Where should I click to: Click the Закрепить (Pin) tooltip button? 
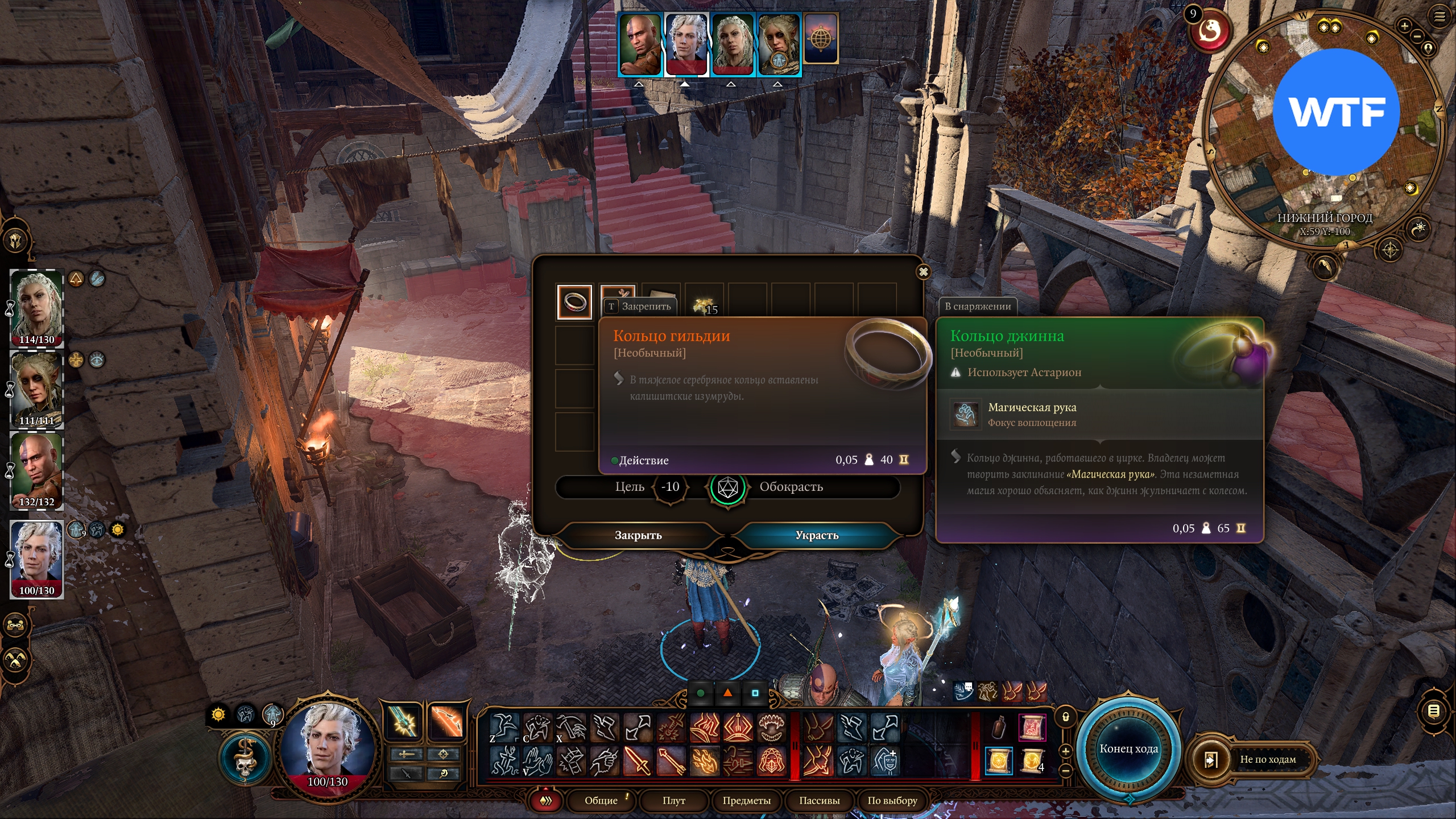click(x=640, y=307)
